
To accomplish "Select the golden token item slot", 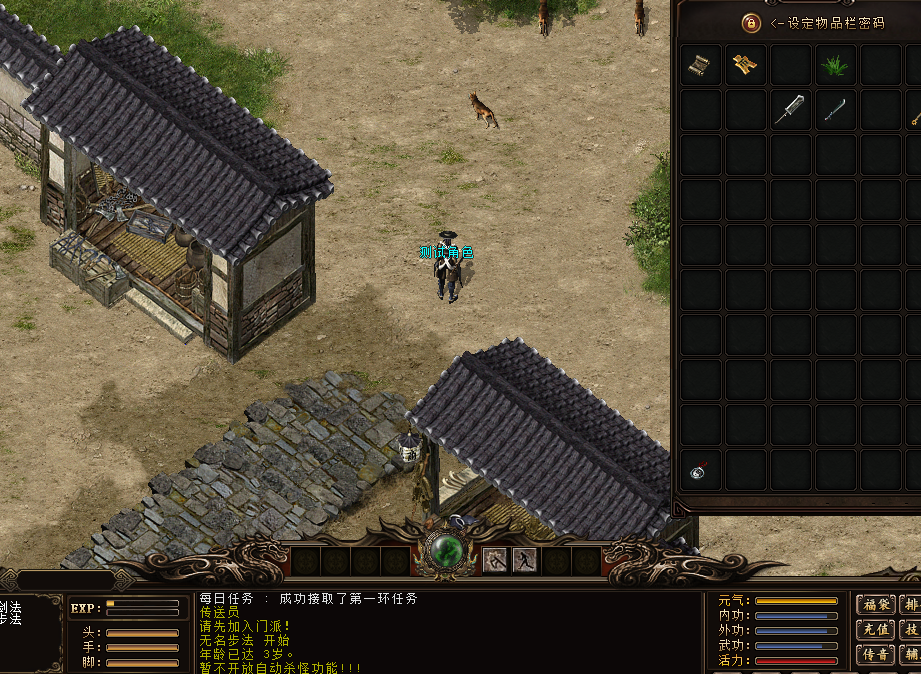I will 745,66.
